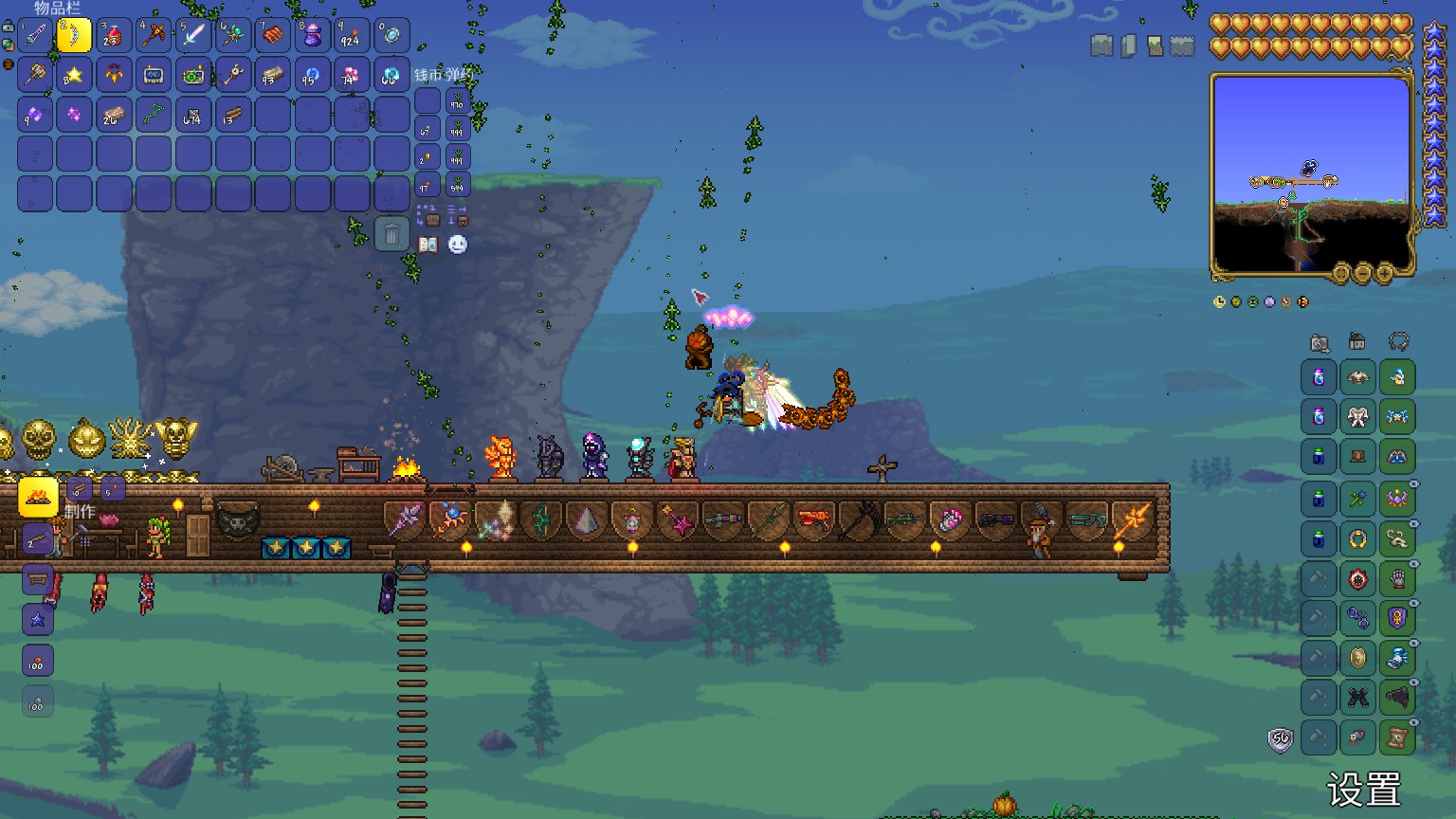Zoom in the minimap with plus button
The image size is (1456, 819).
coord(1385,274)
